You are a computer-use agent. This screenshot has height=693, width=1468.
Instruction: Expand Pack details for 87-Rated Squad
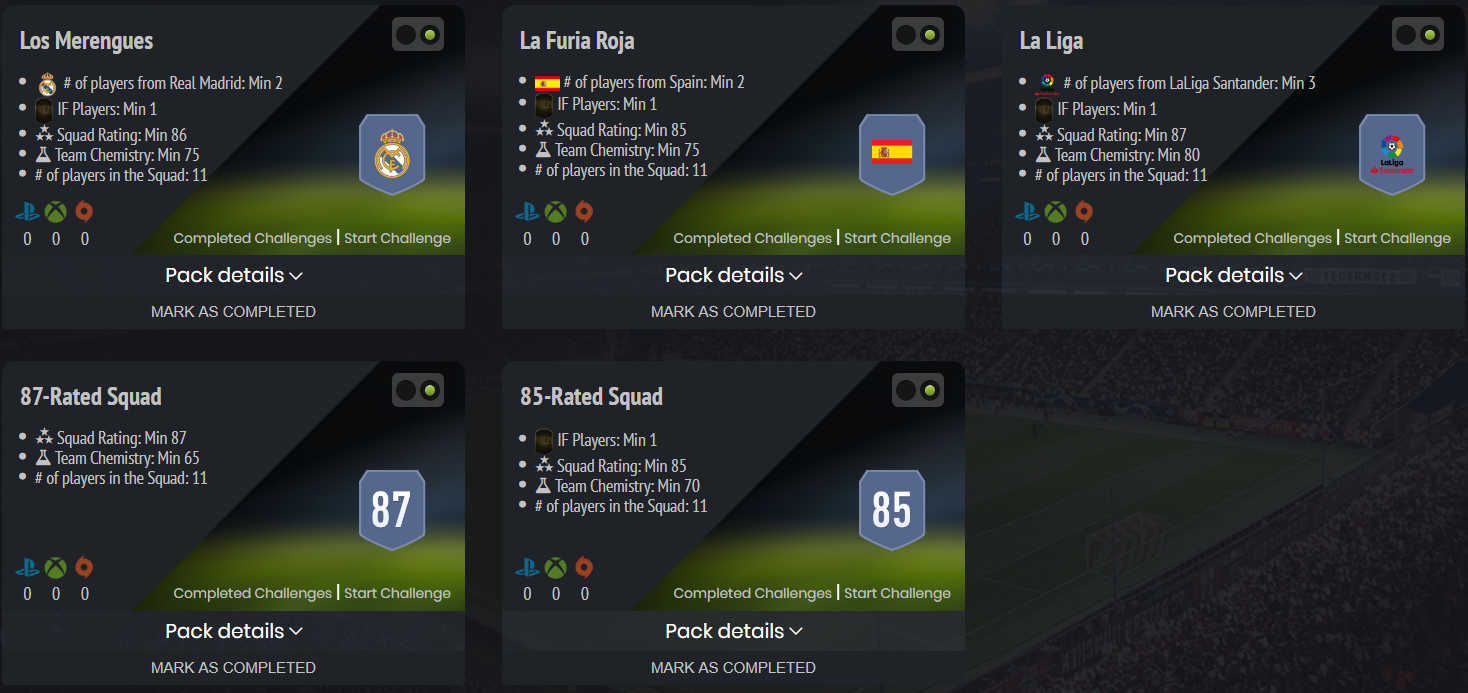pos(233,631)
